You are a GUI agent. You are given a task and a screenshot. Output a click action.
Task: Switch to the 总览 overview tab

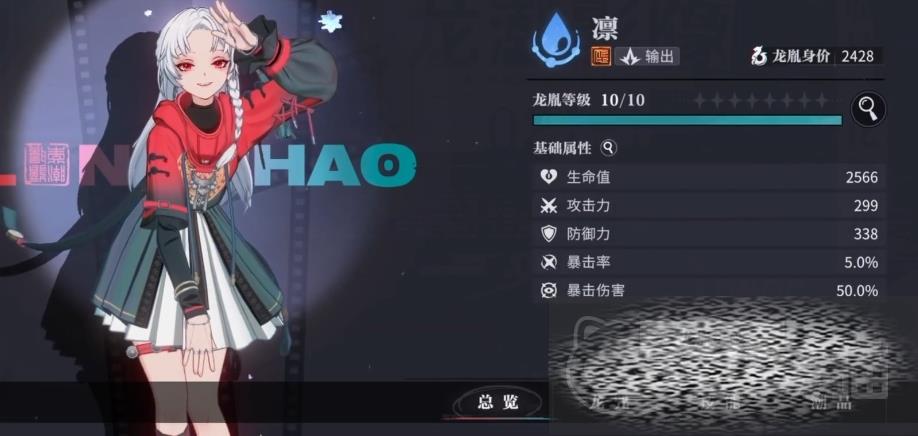[497, 402]
